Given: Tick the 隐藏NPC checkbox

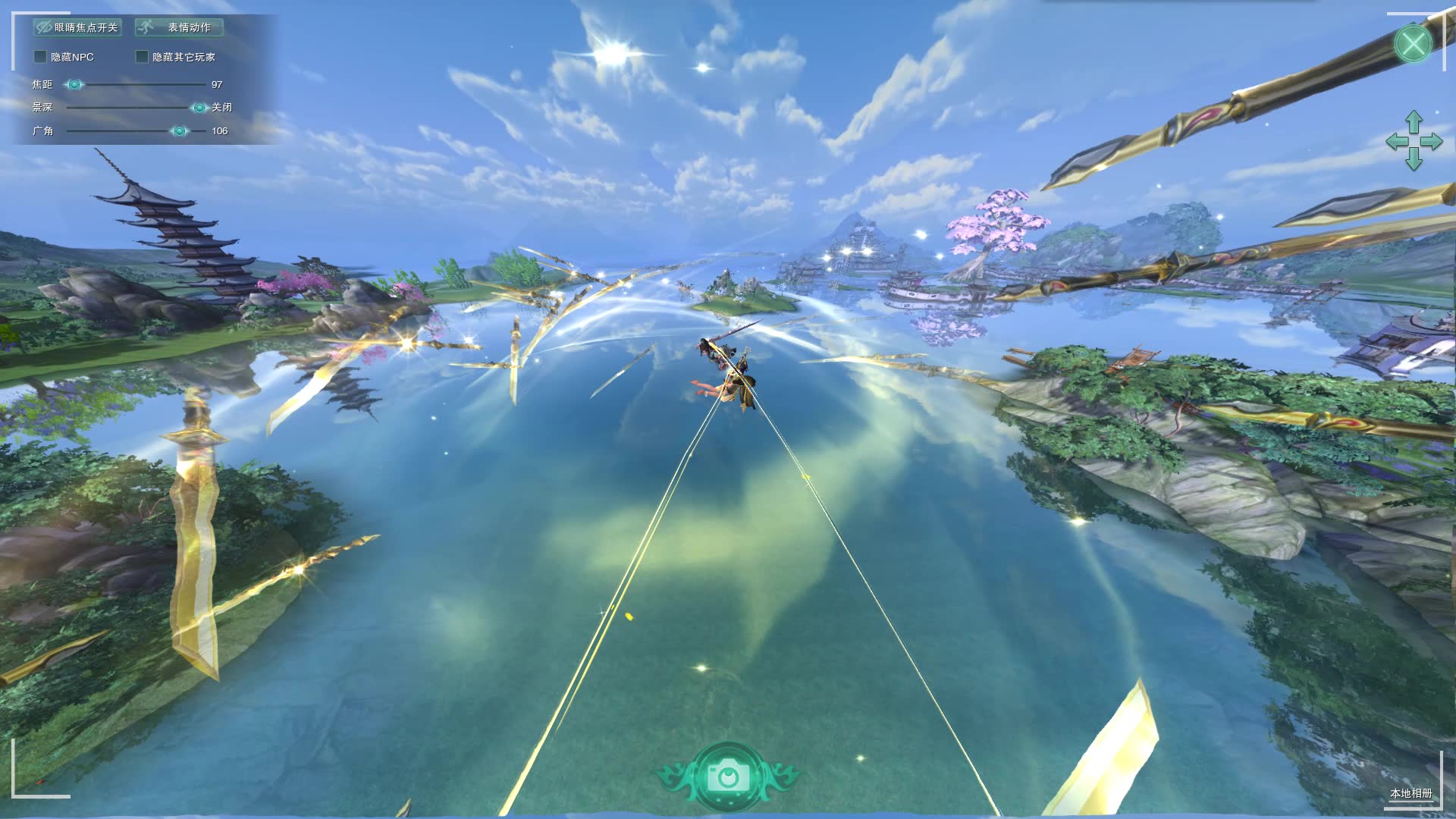Looking at the screenshot, I should pyautogui.click(x=41, y=57).
